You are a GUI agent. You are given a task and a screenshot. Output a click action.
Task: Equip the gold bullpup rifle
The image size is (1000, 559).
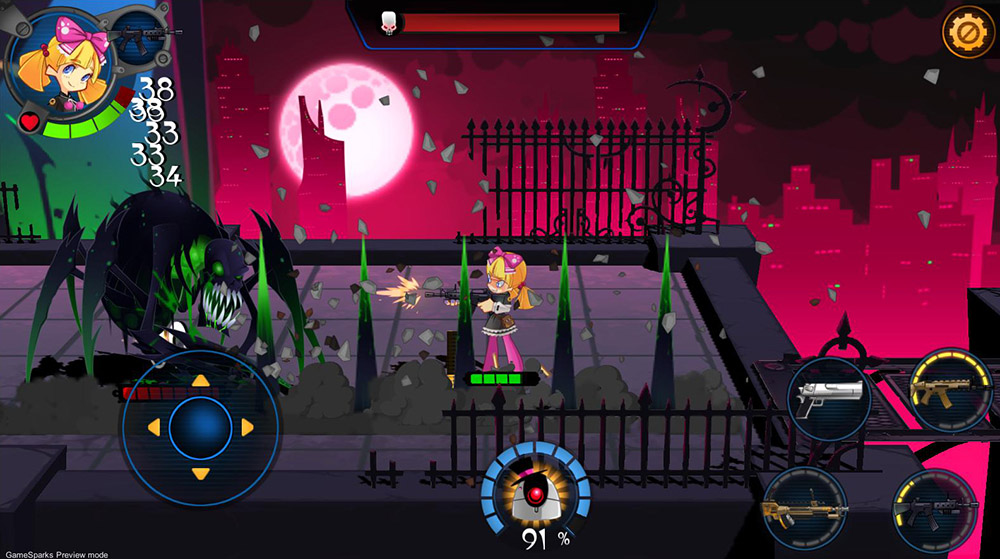[x=806, y=510]
